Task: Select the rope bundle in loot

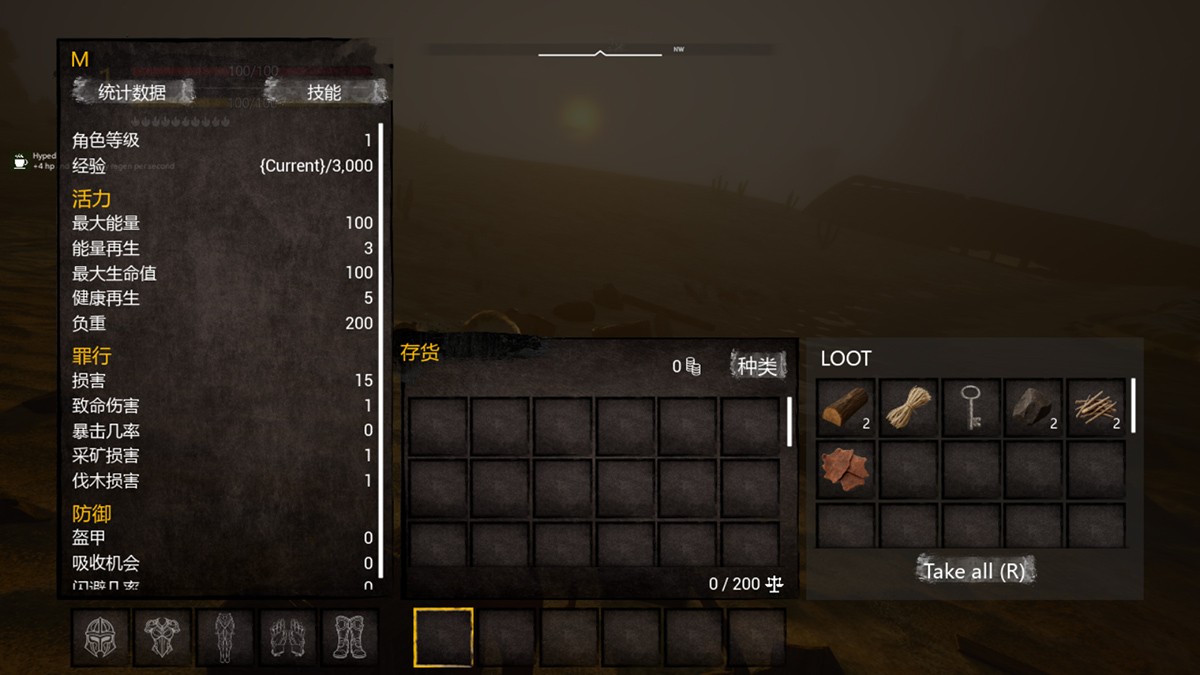Action: (x=908, y=407)
